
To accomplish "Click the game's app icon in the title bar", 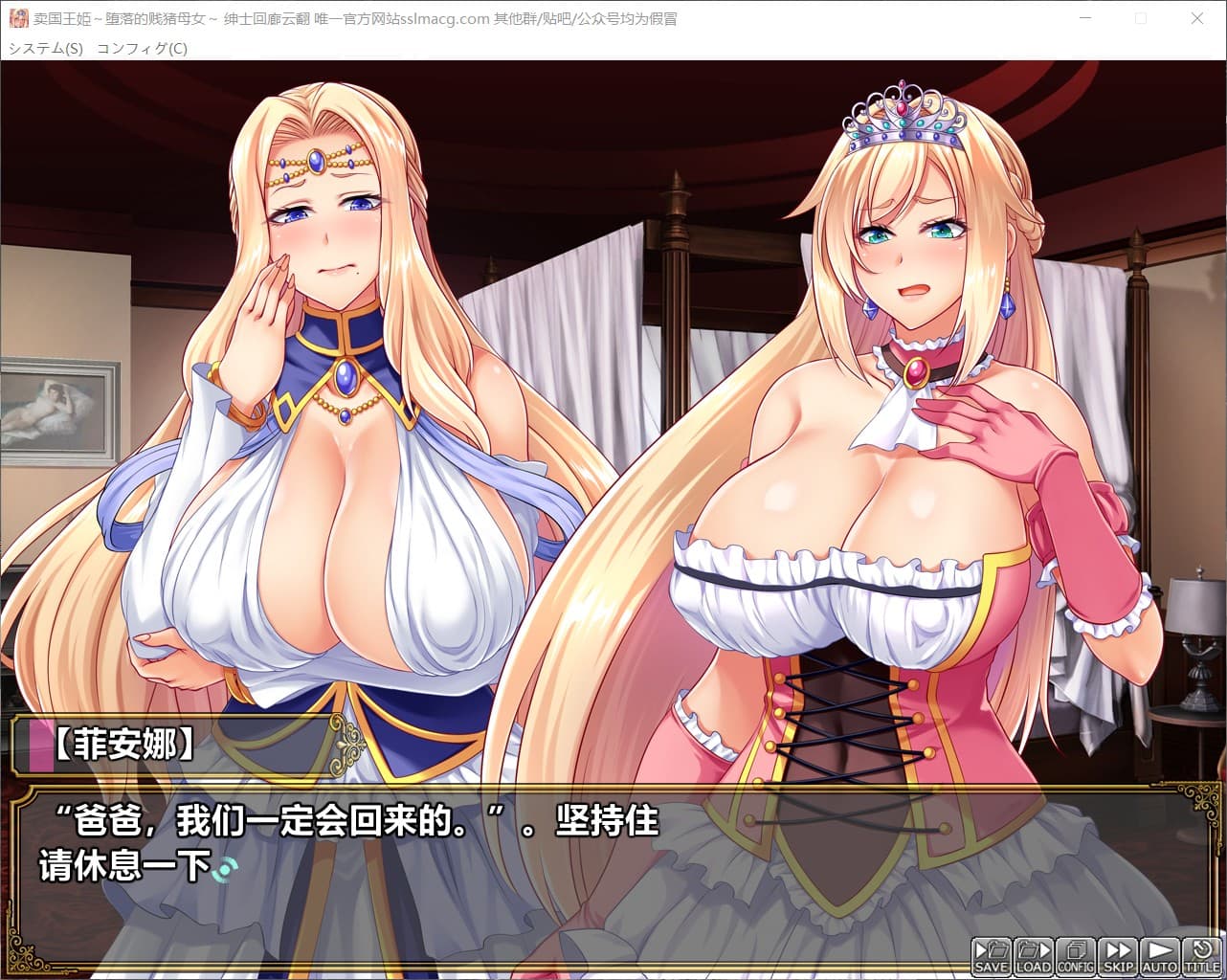I will coord(17,18).
